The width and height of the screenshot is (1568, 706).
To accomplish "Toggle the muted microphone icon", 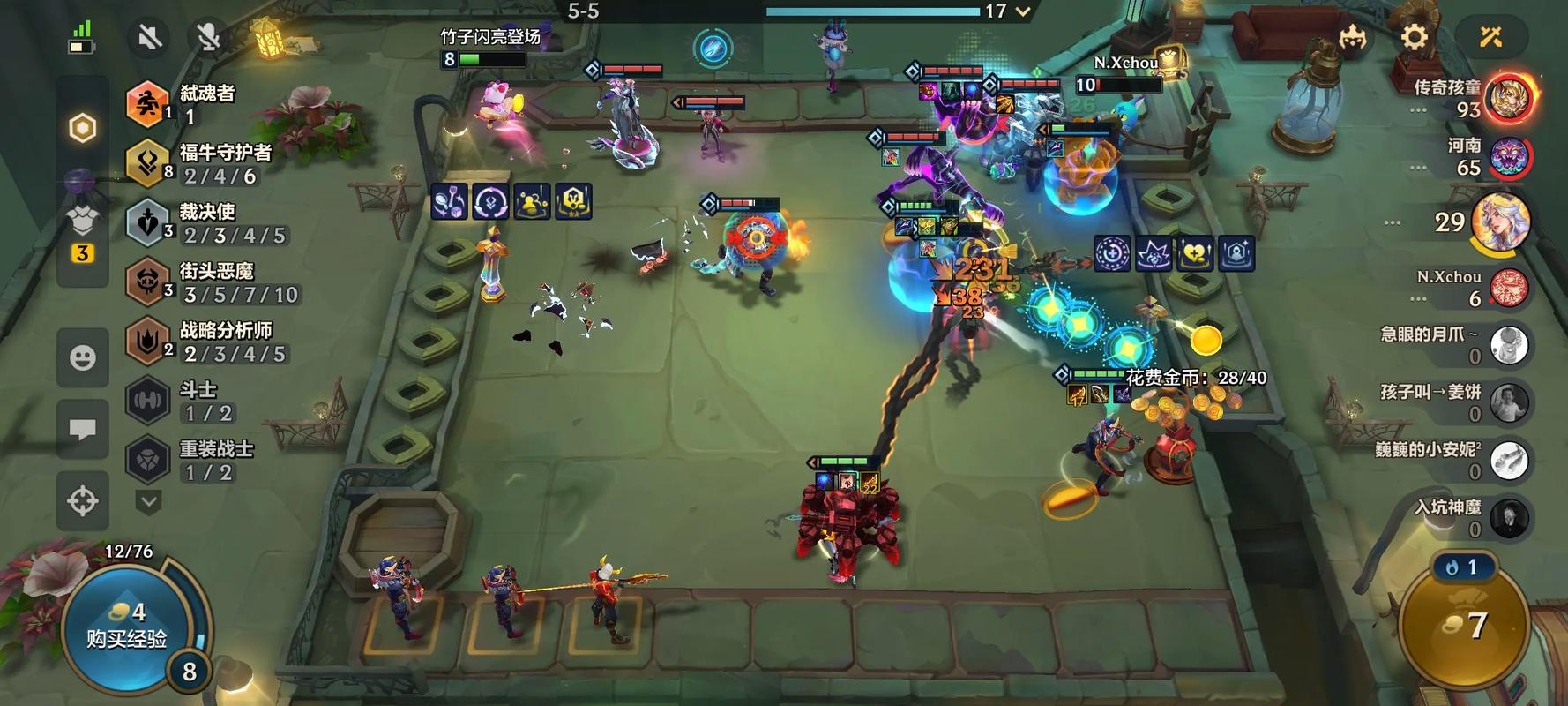I will point(209,37).
